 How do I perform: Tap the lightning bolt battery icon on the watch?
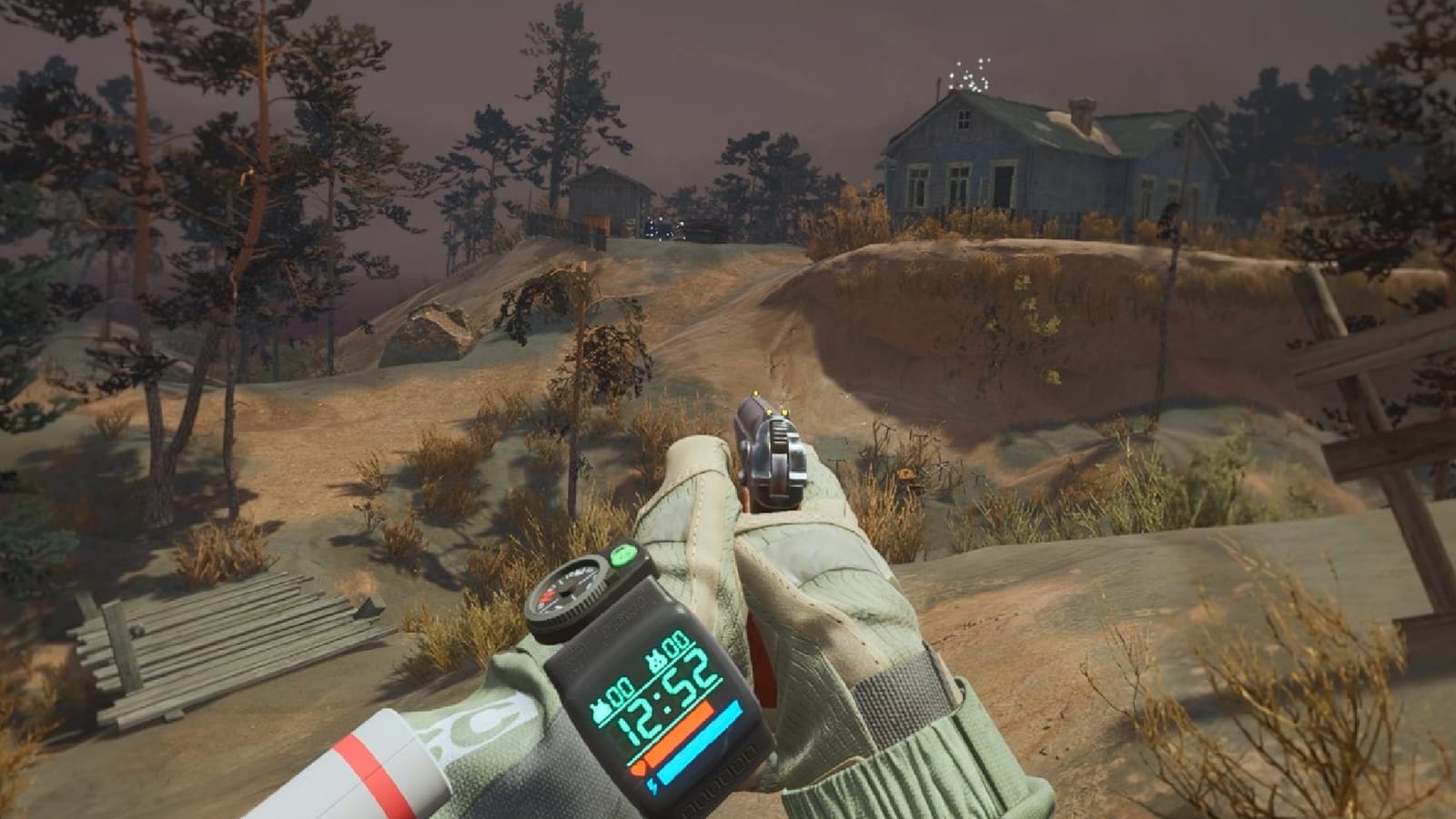[x=651, y=785]
